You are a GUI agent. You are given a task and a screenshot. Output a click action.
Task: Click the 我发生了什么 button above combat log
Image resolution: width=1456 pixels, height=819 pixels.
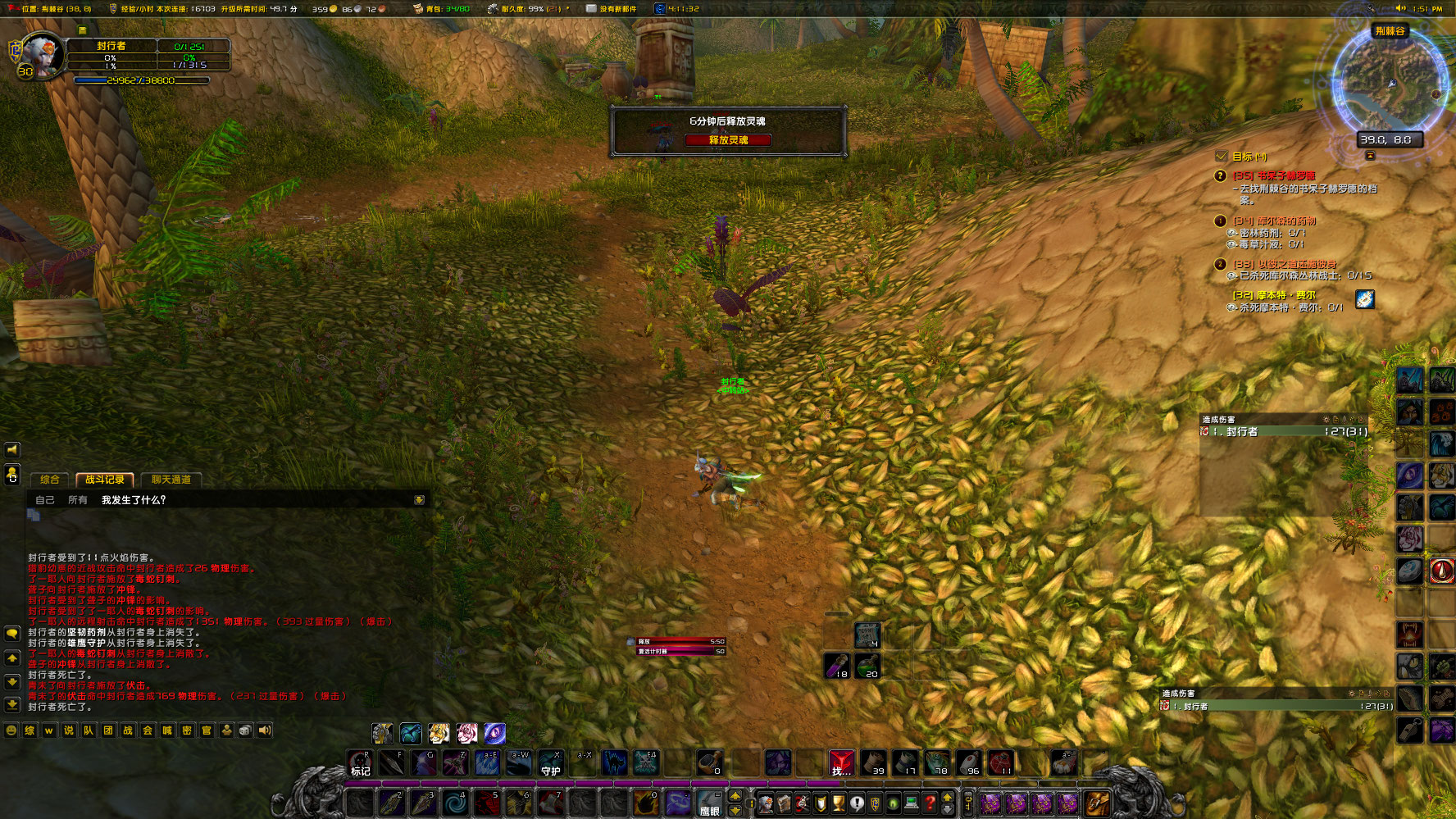tap(133, 499)
